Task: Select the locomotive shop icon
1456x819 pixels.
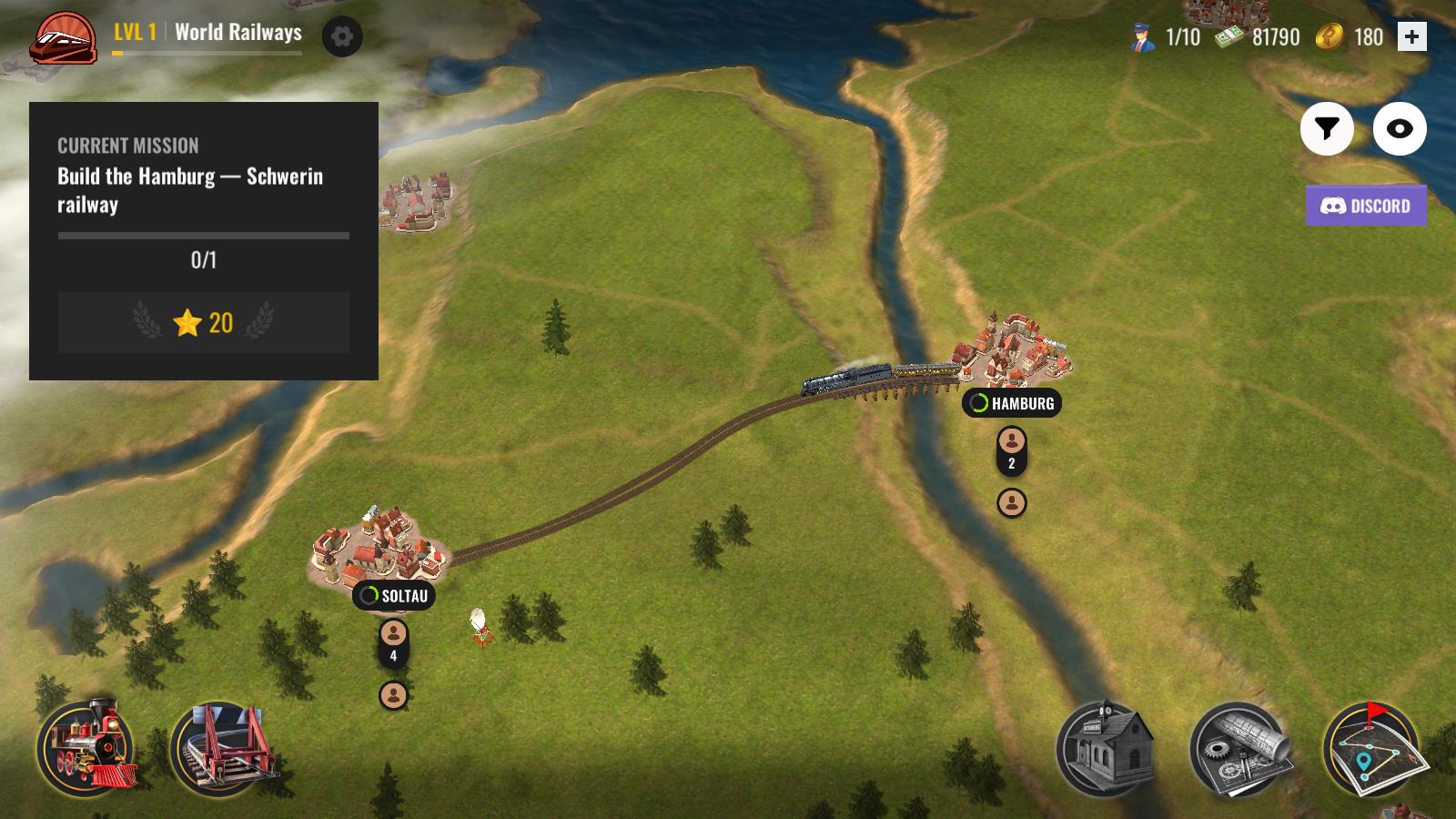Action: coord(88,749)
